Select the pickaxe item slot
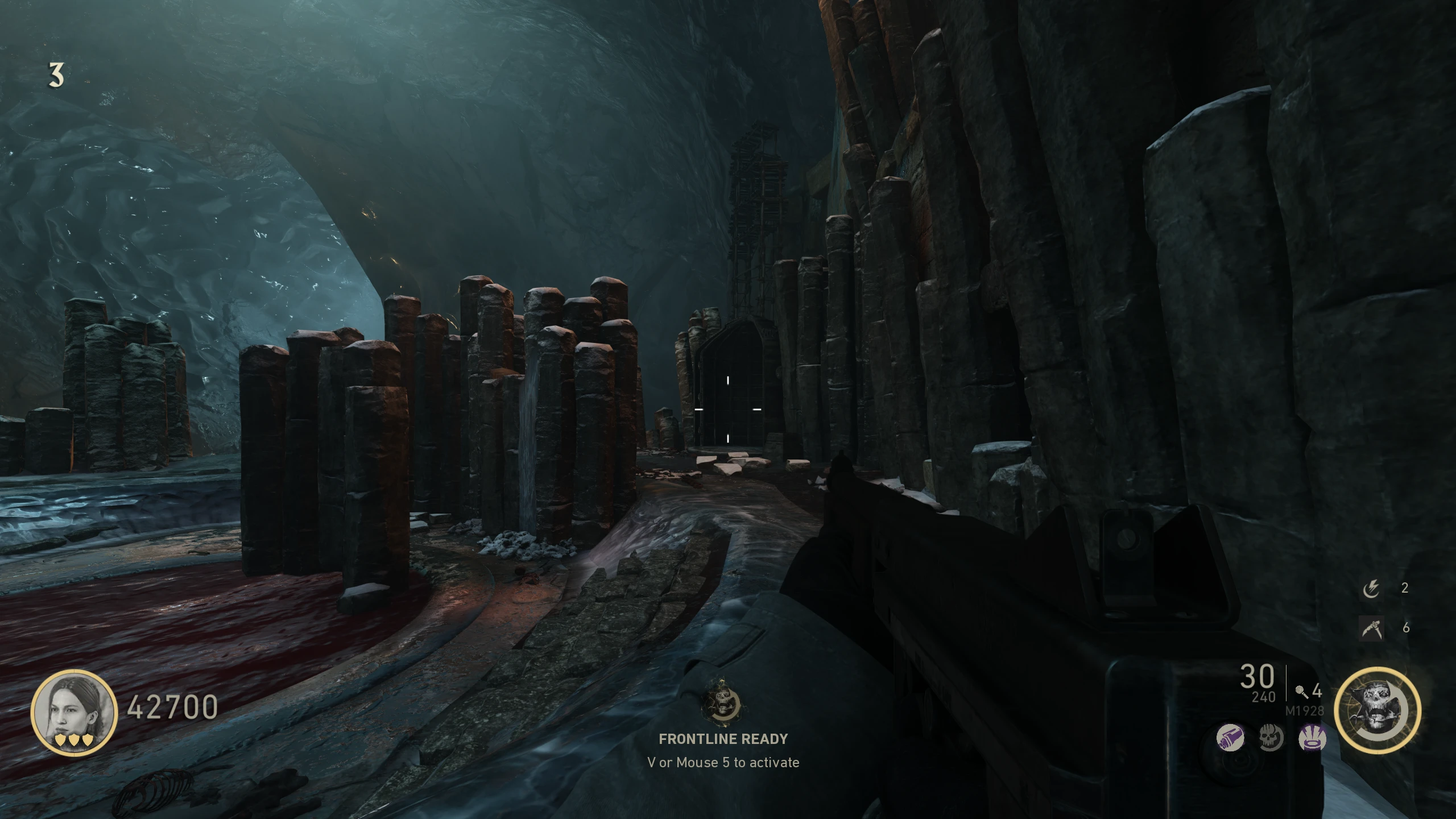The image size is (1456, 819). point(1371,628)
